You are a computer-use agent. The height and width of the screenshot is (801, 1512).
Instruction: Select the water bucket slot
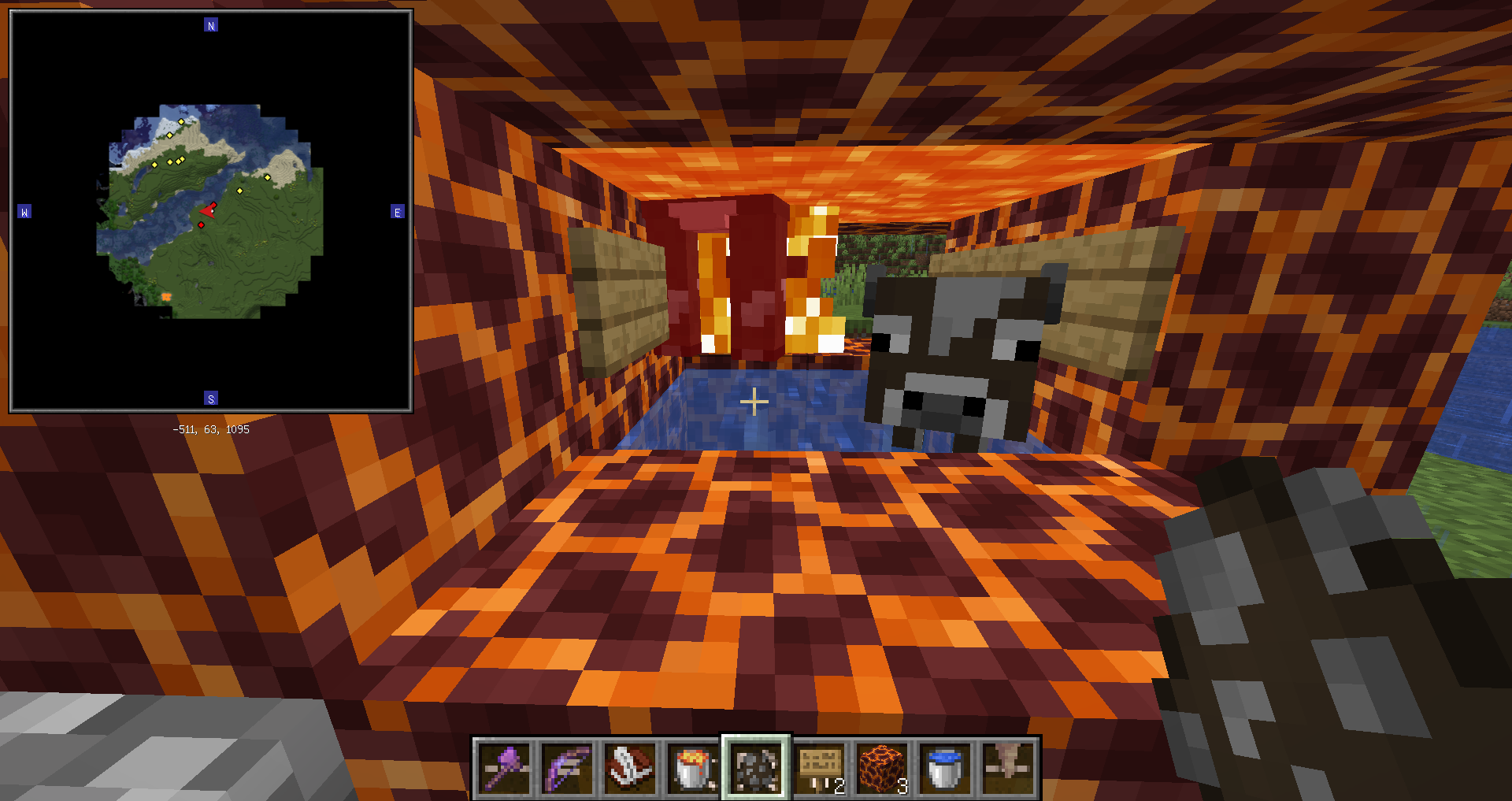click(945, 768)
